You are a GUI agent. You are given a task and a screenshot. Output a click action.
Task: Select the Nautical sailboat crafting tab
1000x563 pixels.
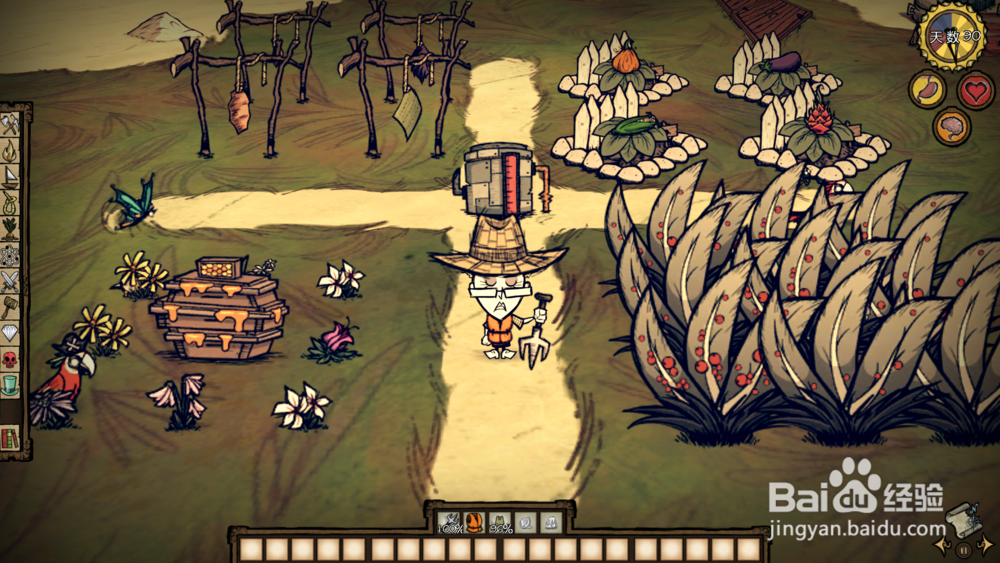coord(11,177)
